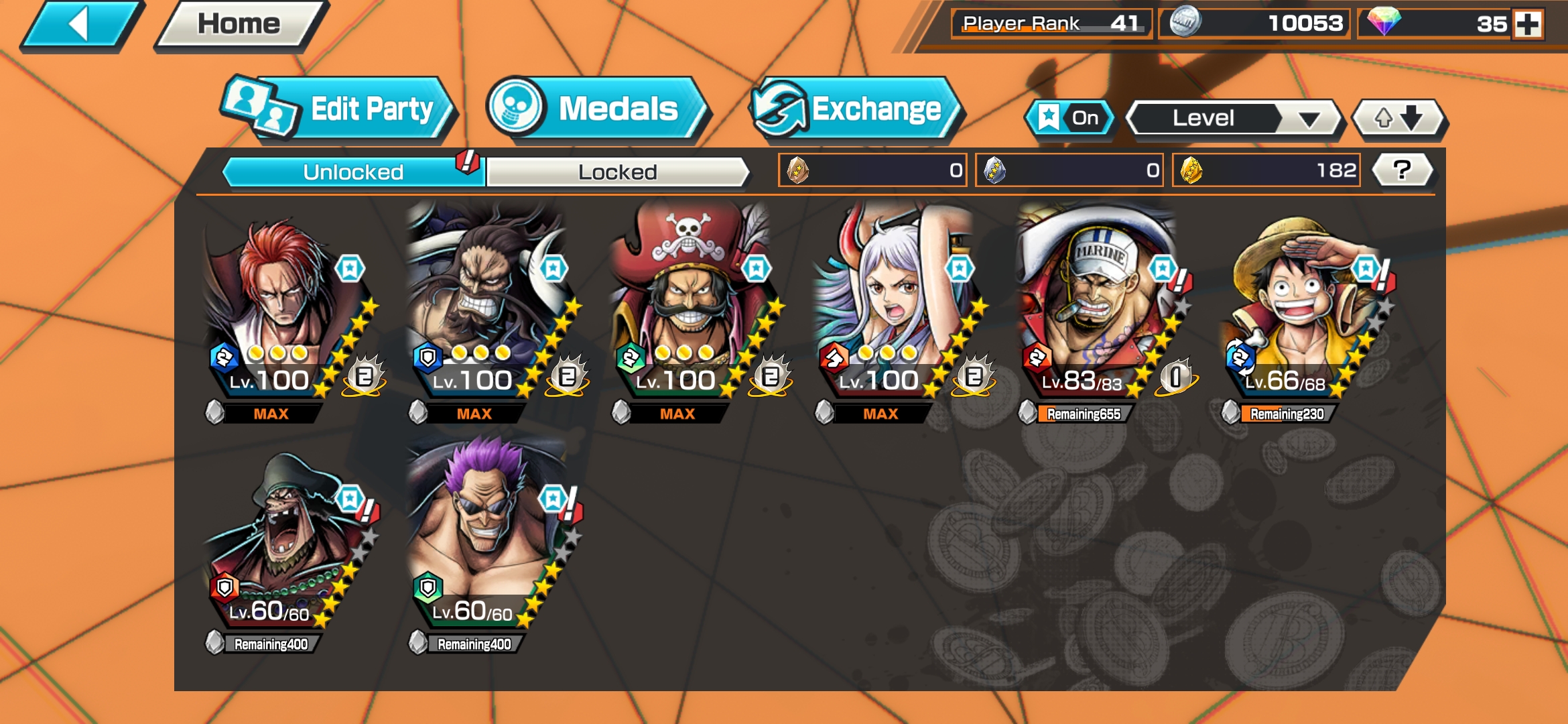Open the Level sort dropdown
This screenshot has width=1568, height=724.
coord(1234,119)
